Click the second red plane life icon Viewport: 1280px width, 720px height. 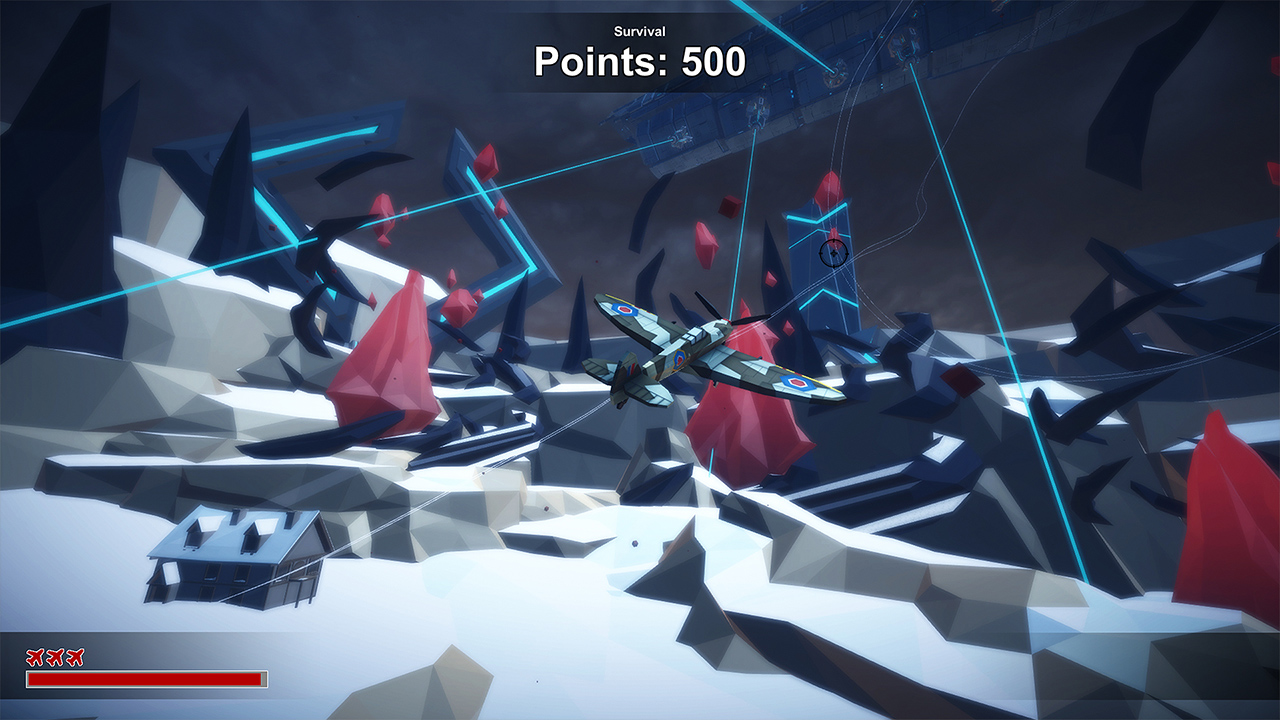(55, 657)
